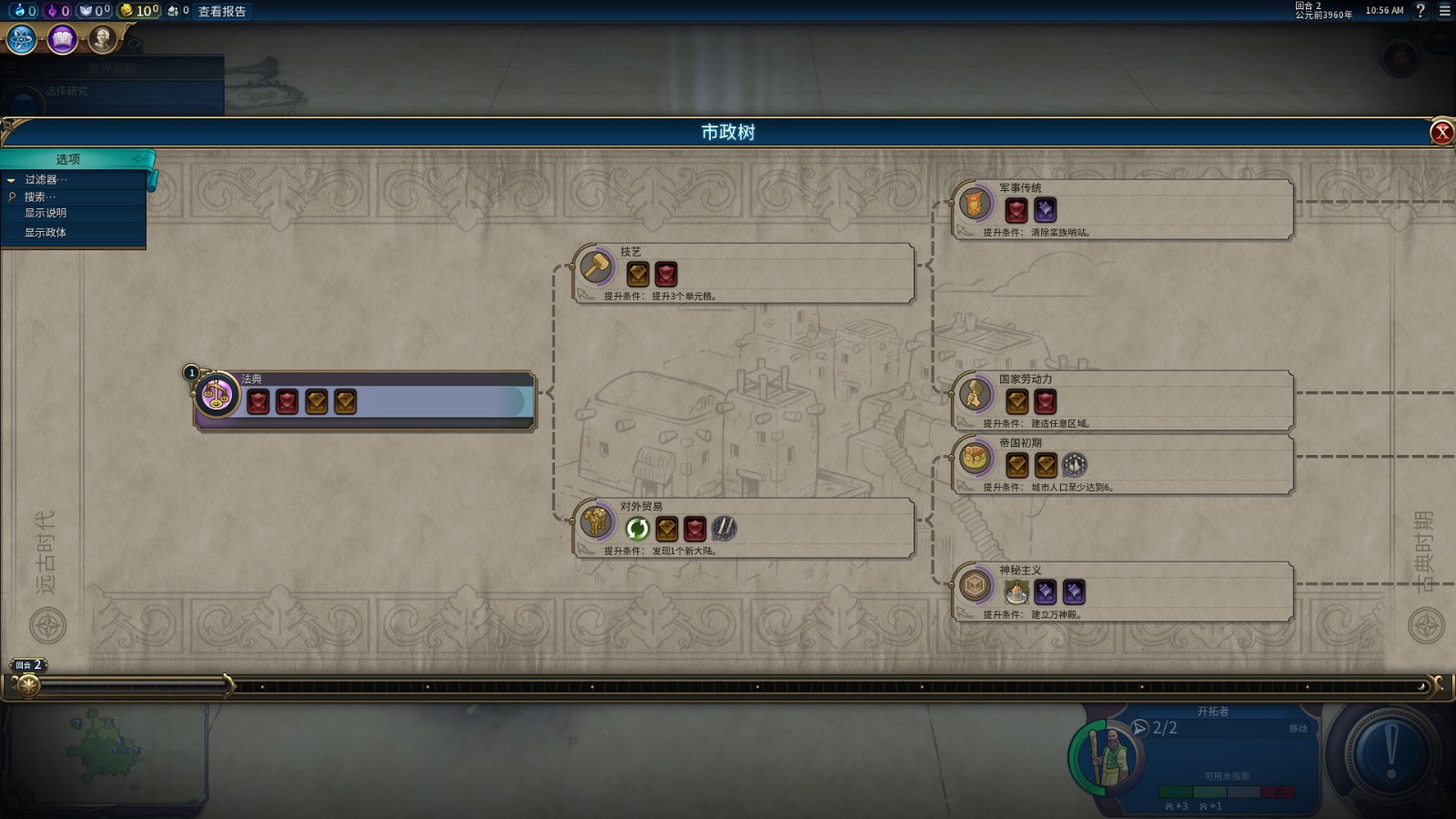
Task: Open the Civilopedia question mark
Action: point(1421,11)
